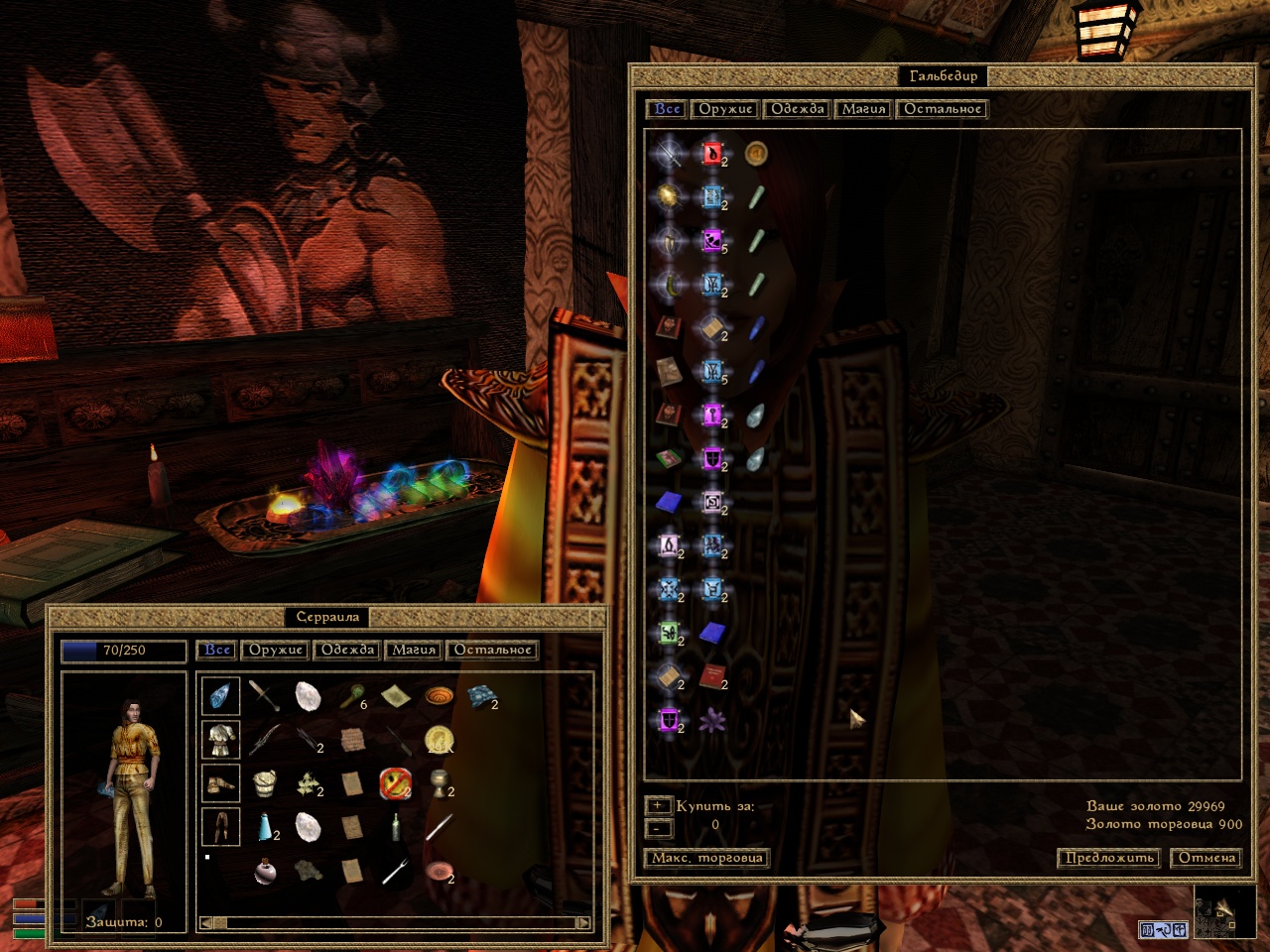Screen dimensions: 1270x952
Task: Select the equipped shirt slot
Action: point(220,739)
